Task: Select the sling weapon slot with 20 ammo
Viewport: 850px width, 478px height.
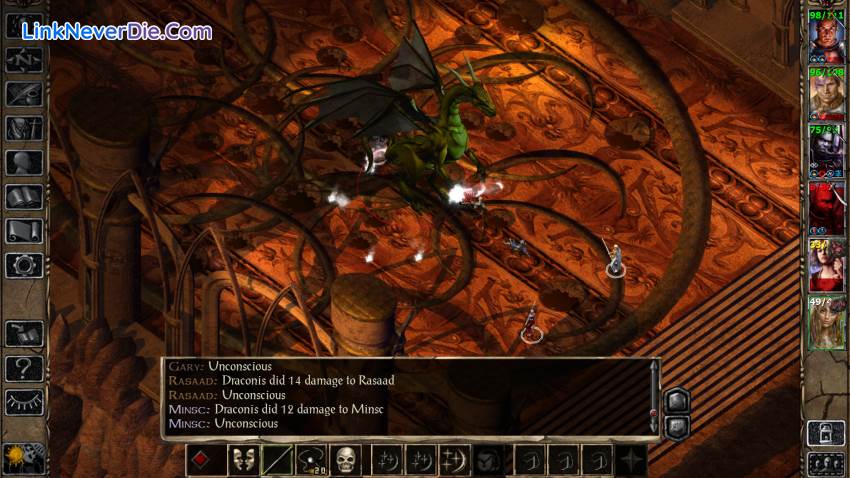Action: pyautogui.click(x=311, y=460)
